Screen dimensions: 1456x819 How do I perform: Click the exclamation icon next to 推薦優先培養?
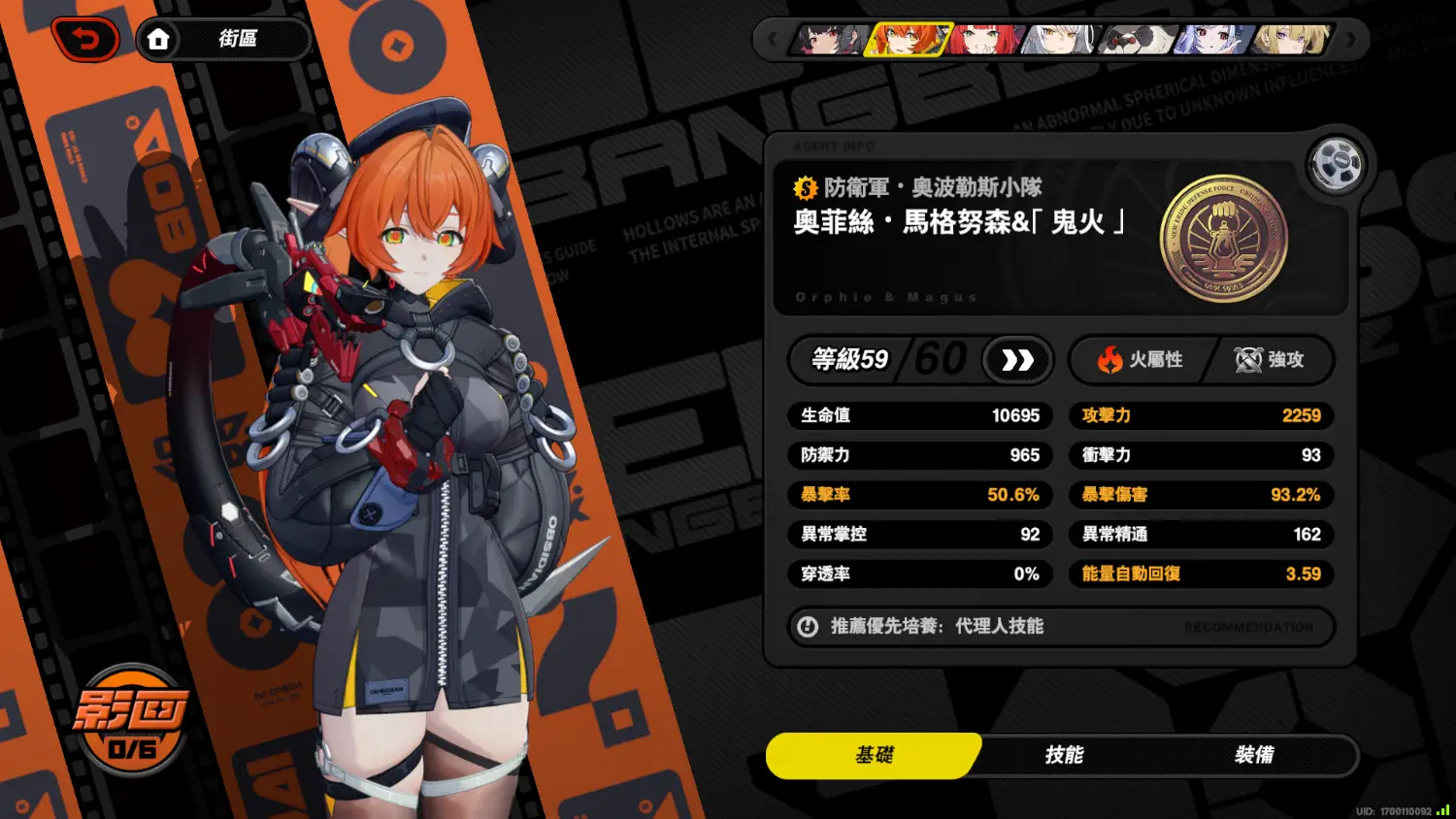(807, 627)
